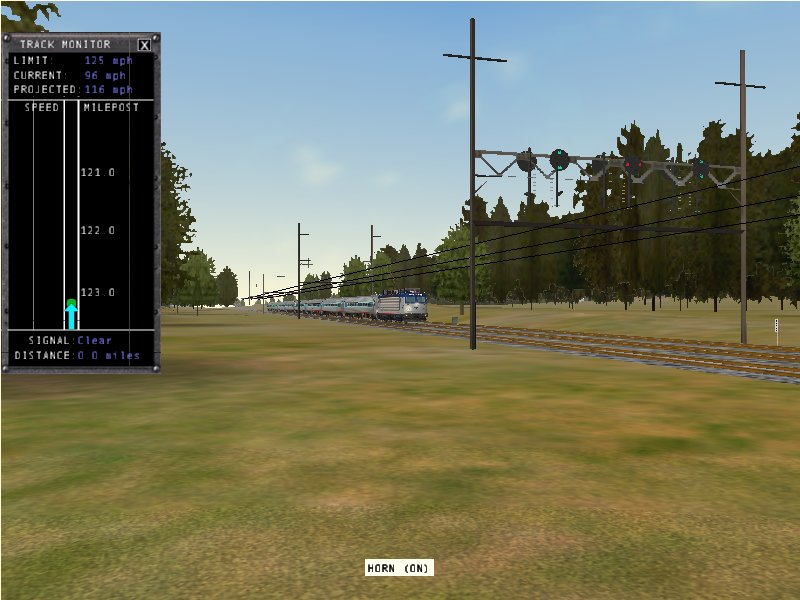Close the Track Monitor window
This screenshot has height=600, width=800.
click(x=144, y=45)
